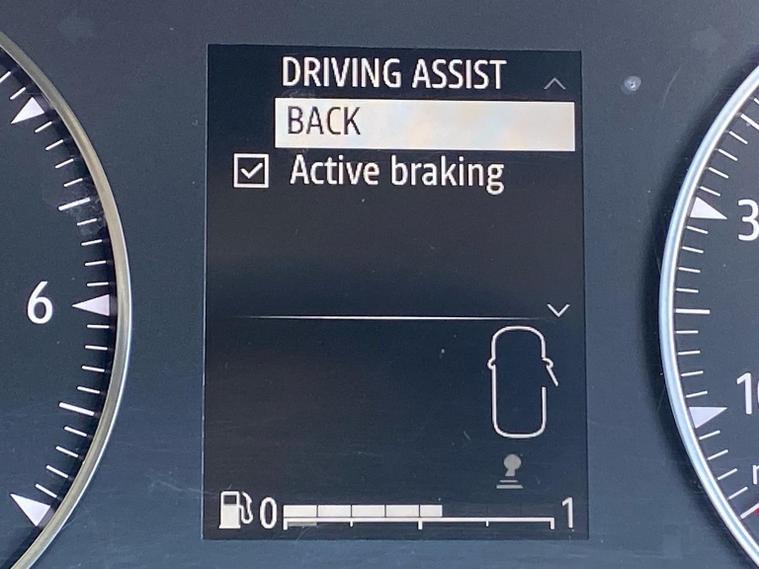This screenshot has width=759, height=569.
Task: Click the up arrow beside DRIVING ASSIST
Action: click(555, 84)
